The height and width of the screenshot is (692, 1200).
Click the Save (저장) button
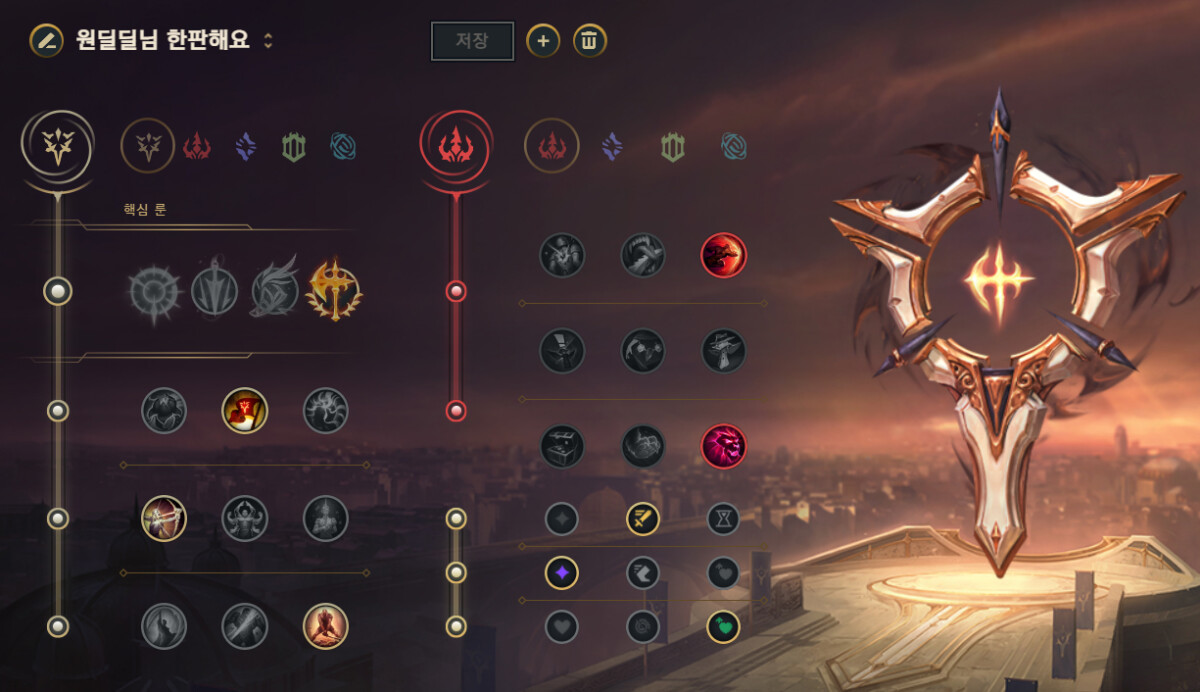(x=472, y=41)
